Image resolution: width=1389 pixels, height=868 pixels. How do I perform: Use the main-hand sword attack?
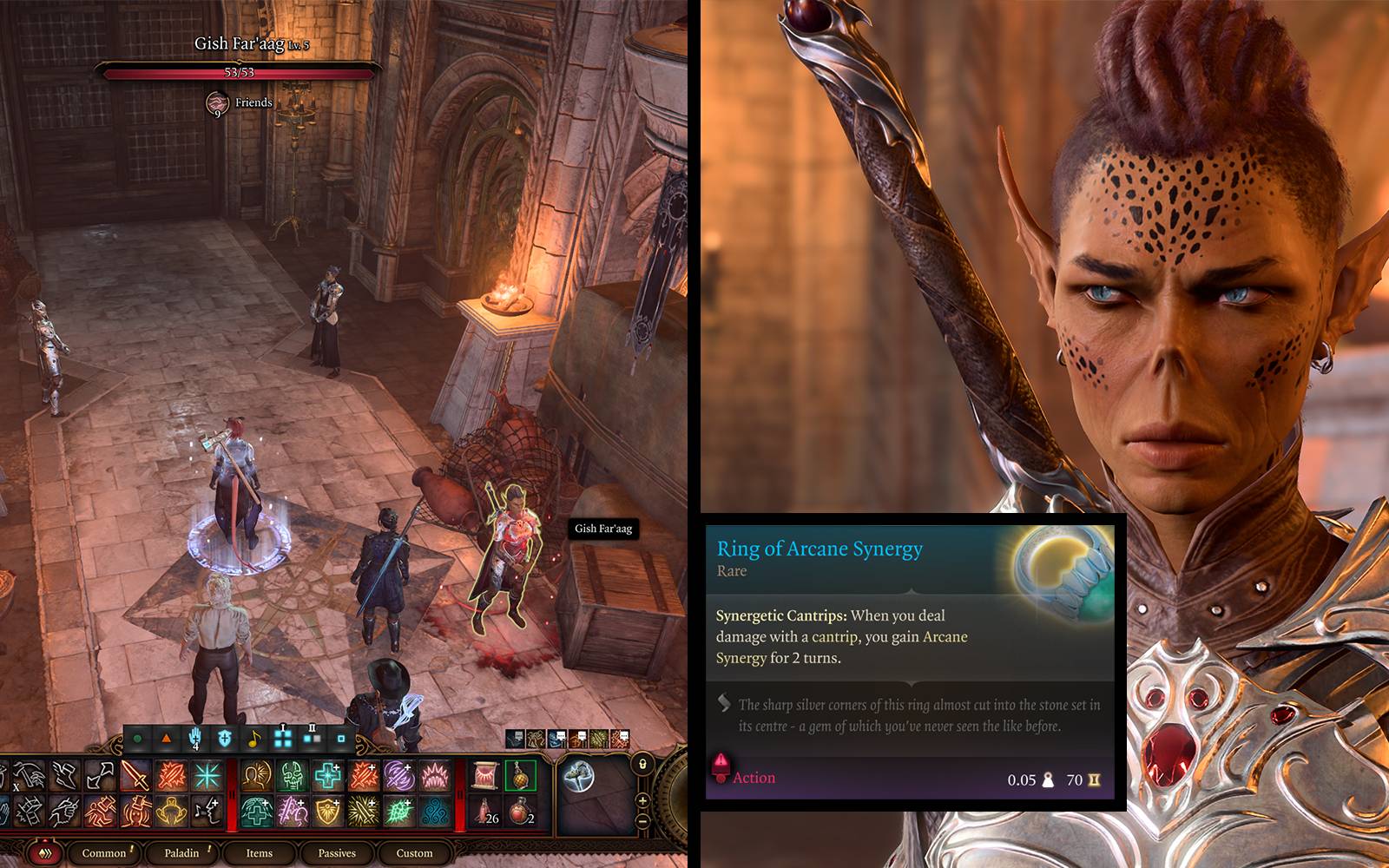[135, 775]
